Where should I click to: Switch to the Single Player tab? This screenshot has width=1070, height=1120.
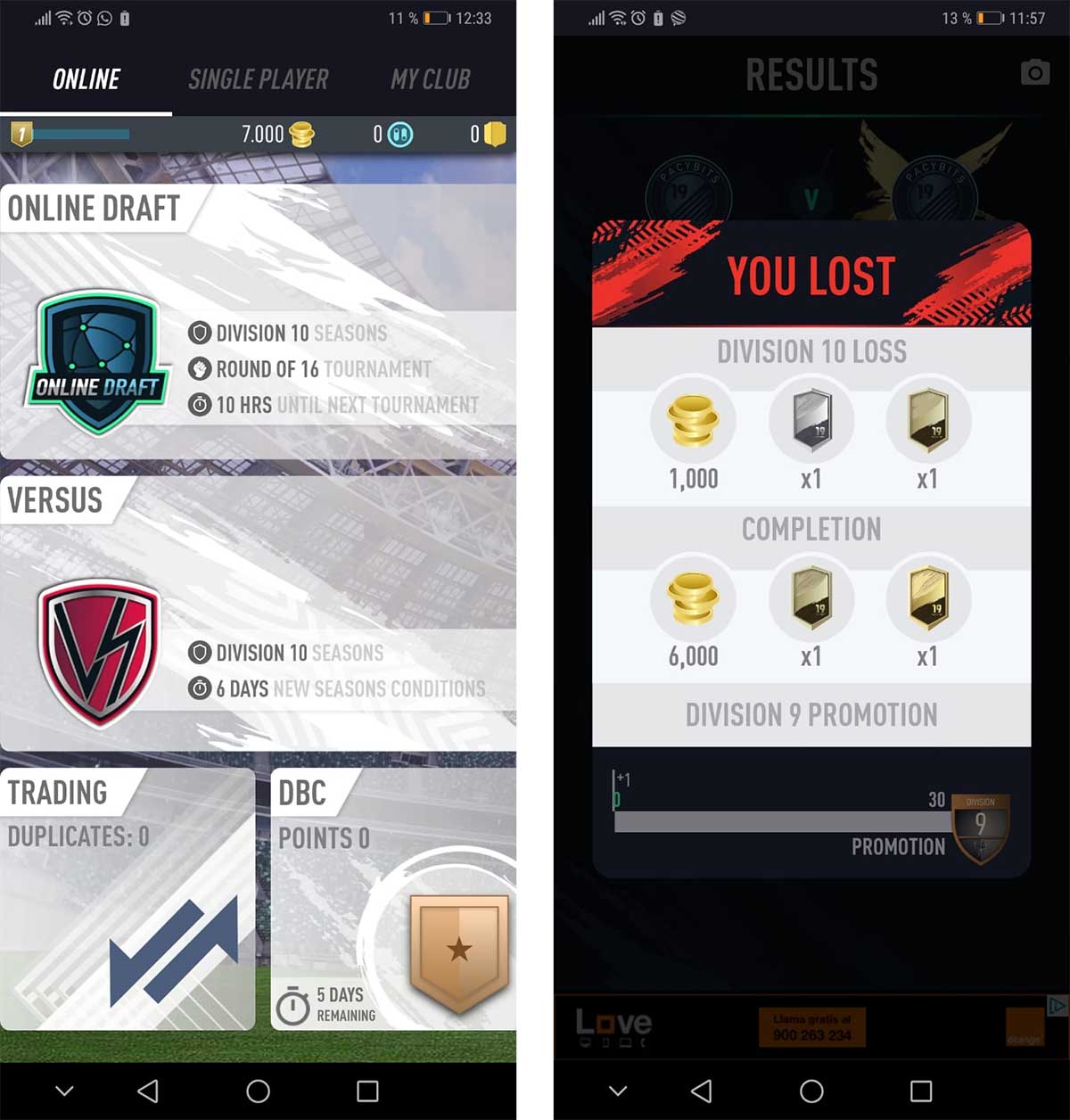258,79
